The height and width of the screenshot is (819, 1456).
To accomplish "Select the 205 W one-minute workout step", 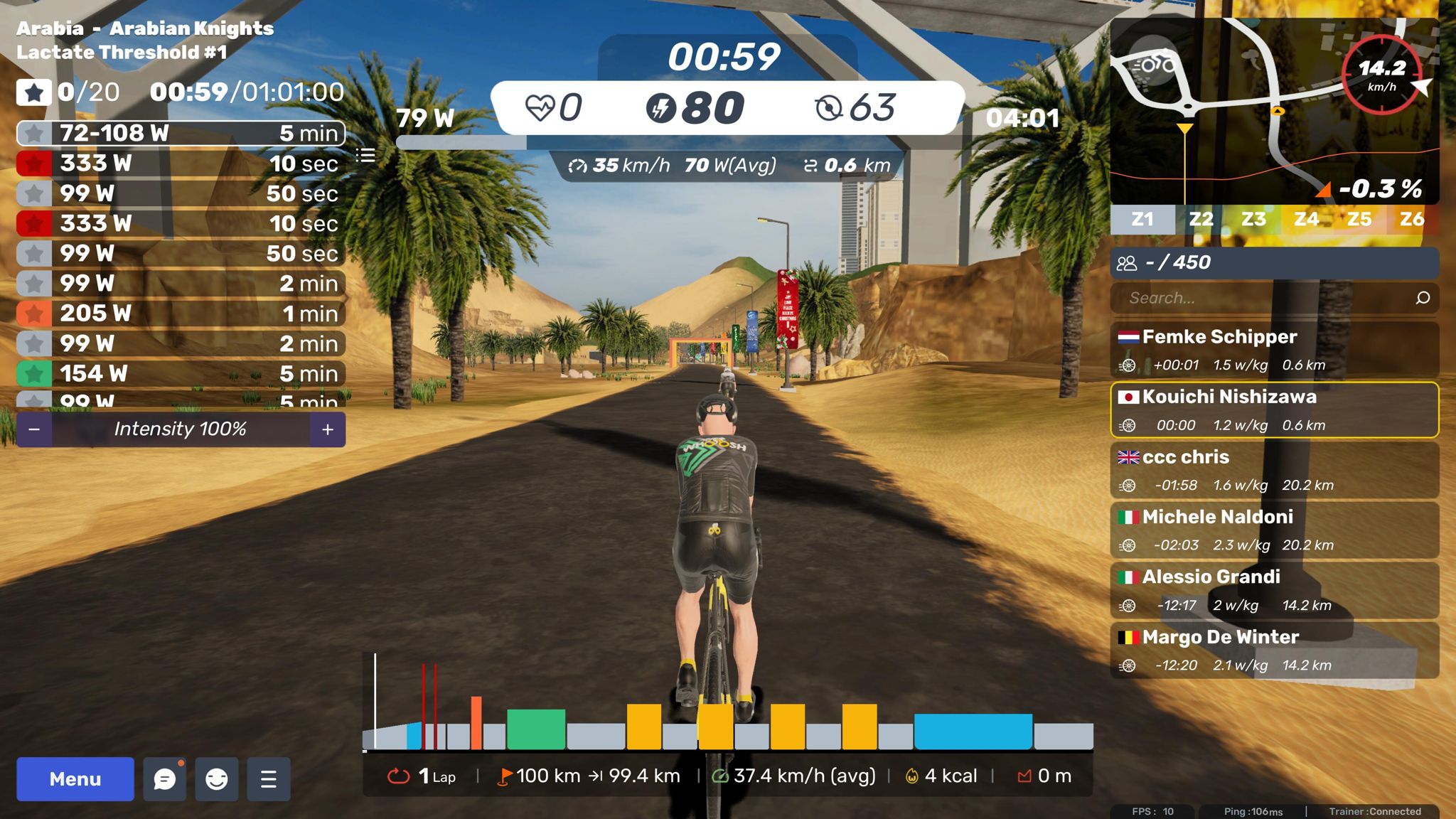I will pyautogui.click(x=181, y=314).
